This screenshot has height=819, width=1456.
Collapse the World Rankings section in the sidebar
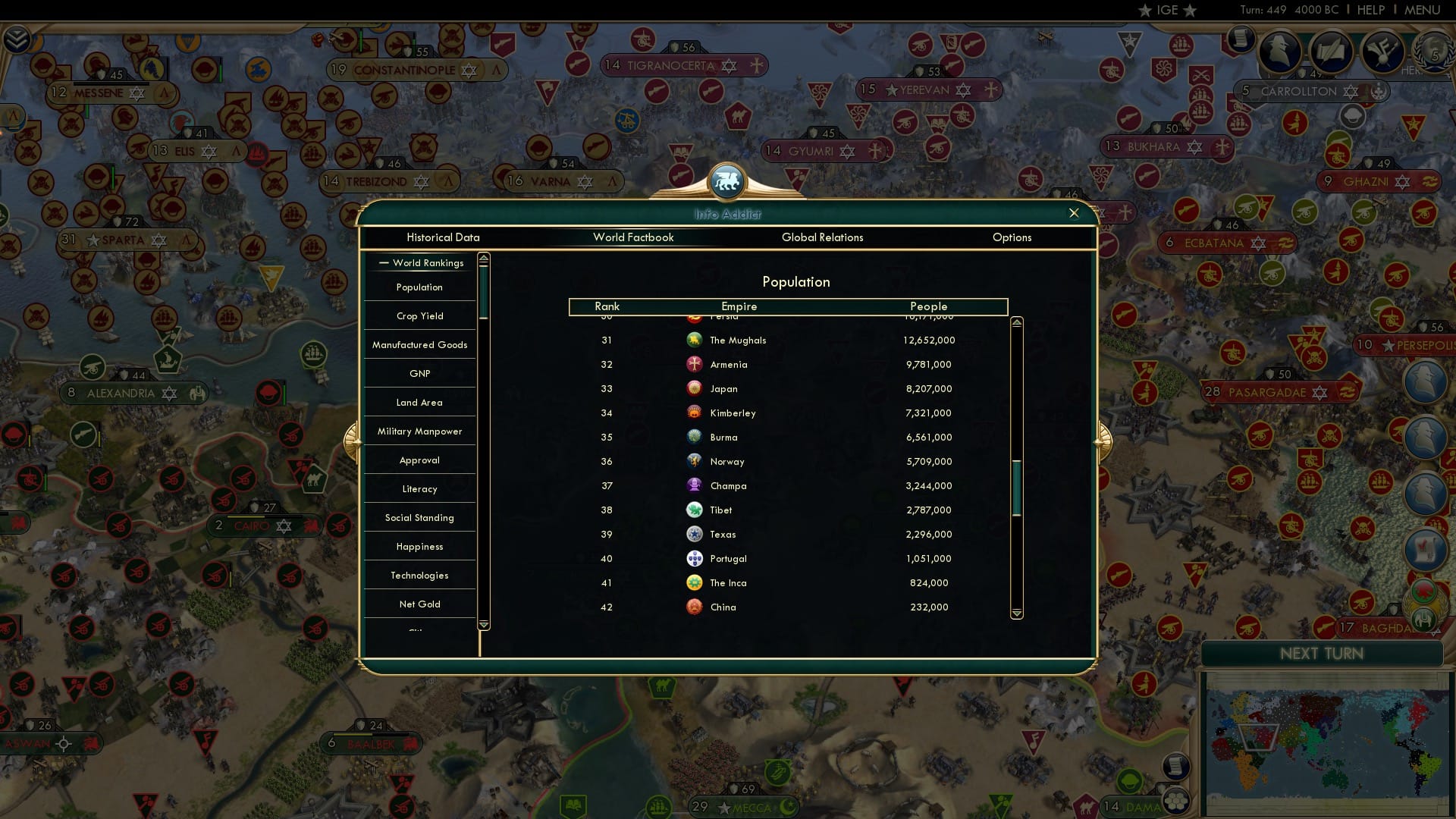pyautogui.click(x=382, y=262)
